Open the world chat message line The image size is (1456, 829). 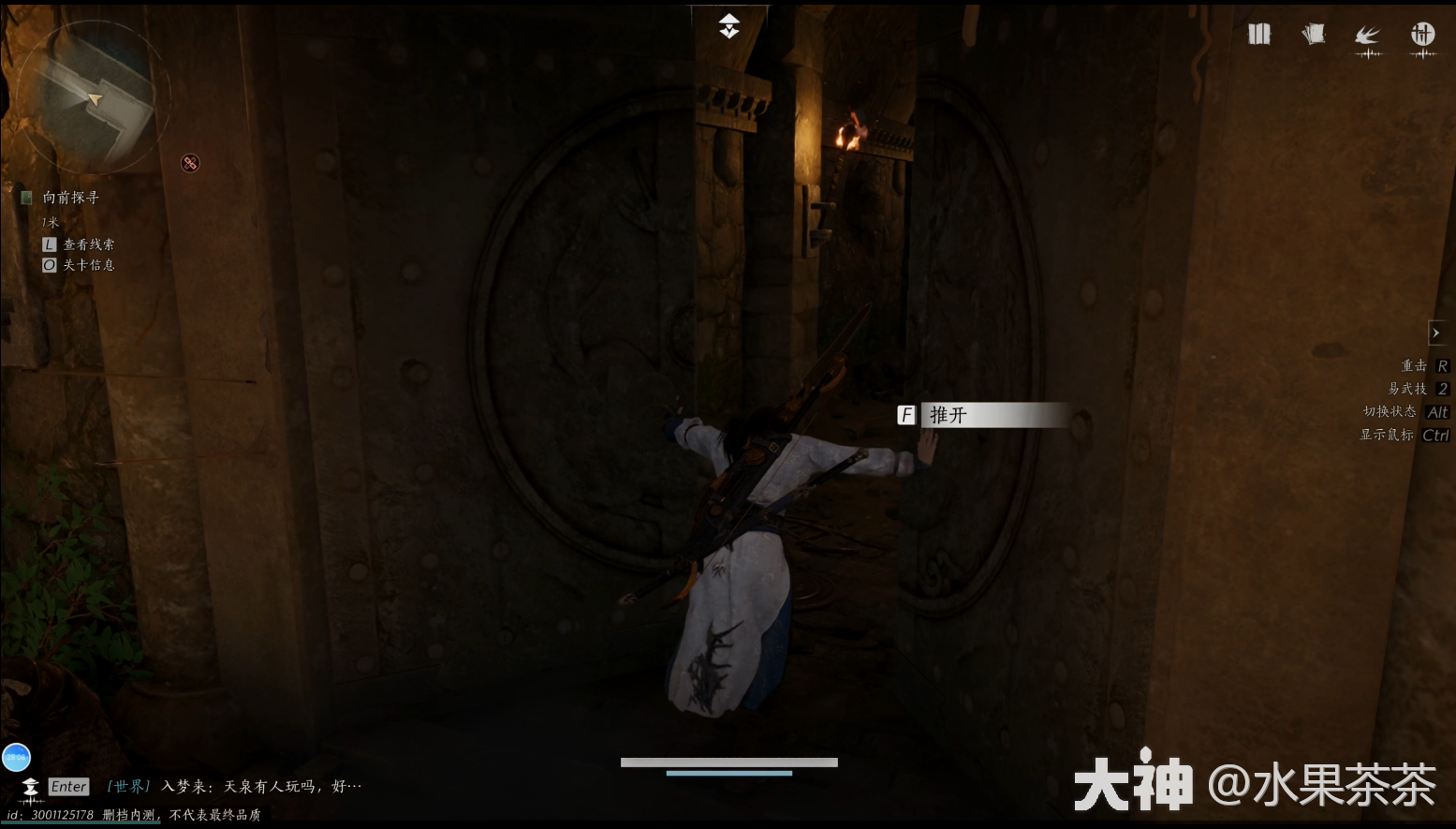coord(234,787)
